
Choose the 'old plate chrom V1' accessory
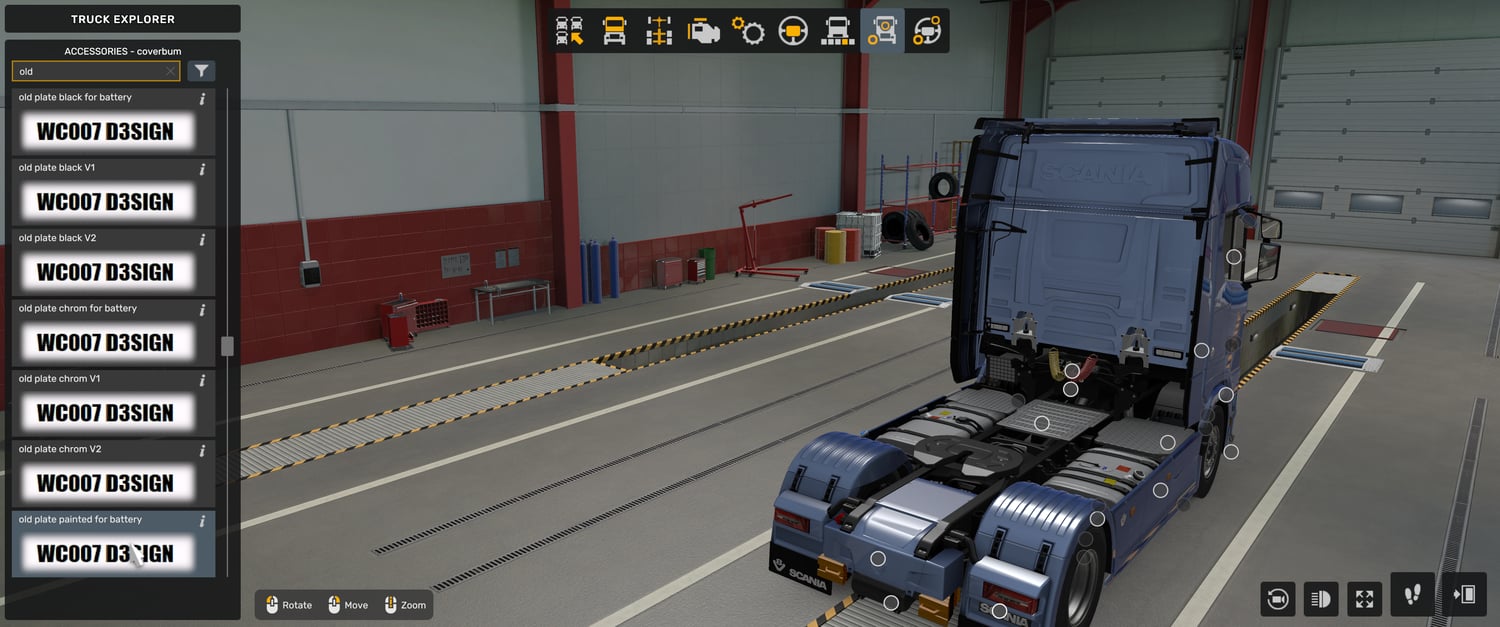[105, 413]
